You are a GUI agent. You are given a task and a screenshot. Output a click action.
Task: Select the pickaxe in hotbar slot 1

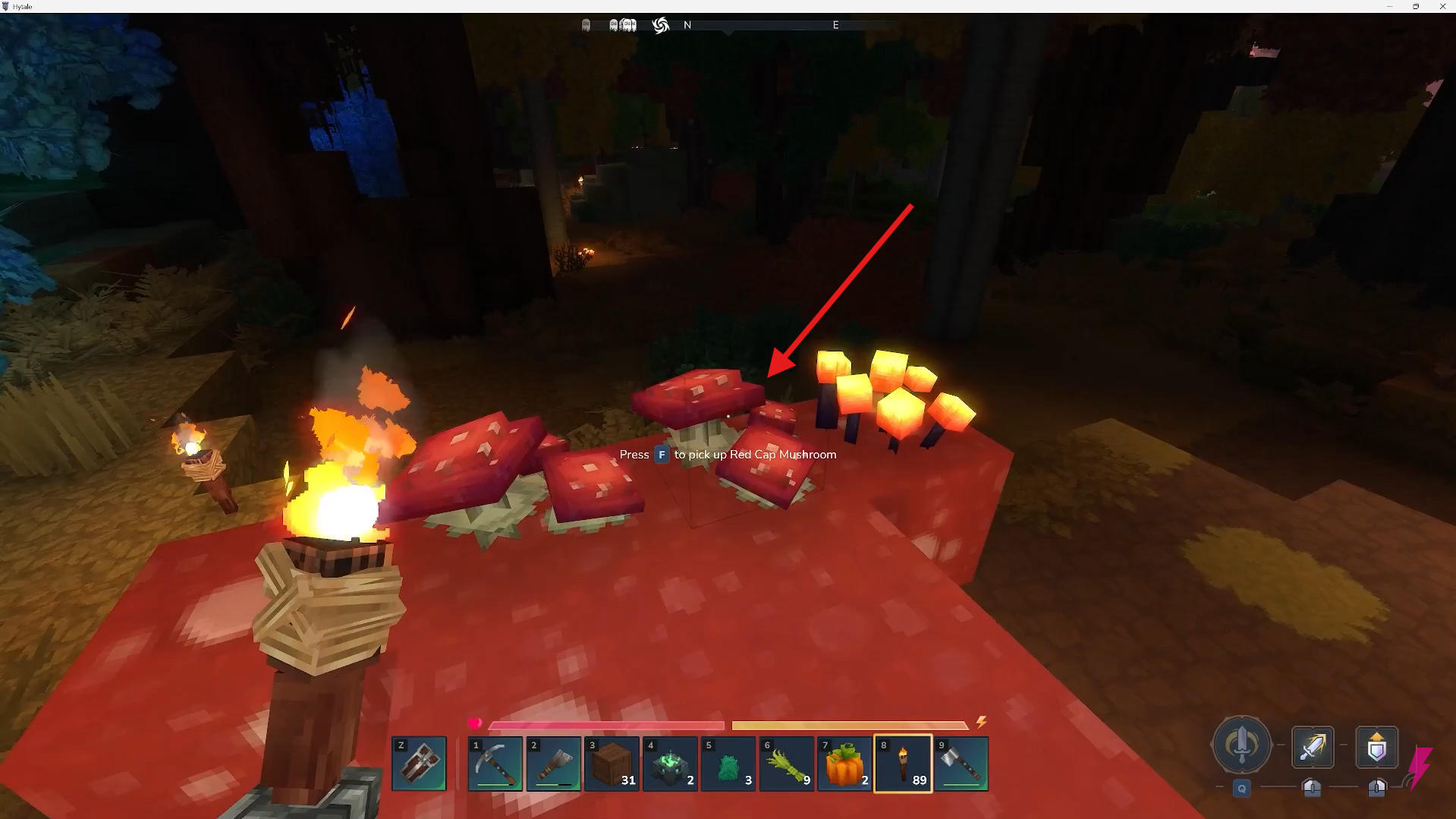[x=495, y=764]
